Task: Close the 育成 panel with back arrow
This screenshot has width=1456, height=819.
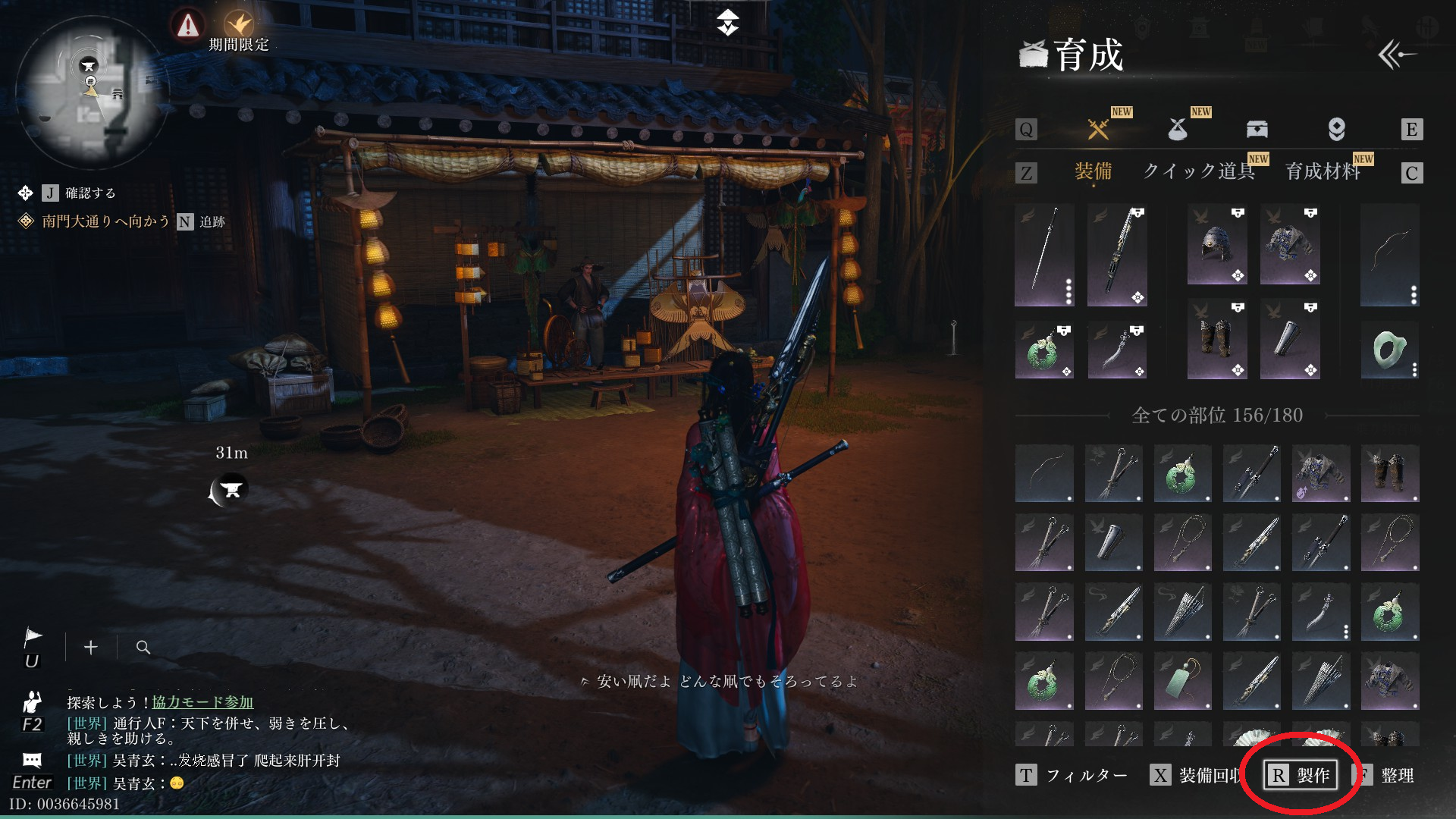Action: tap(1396, 55)
